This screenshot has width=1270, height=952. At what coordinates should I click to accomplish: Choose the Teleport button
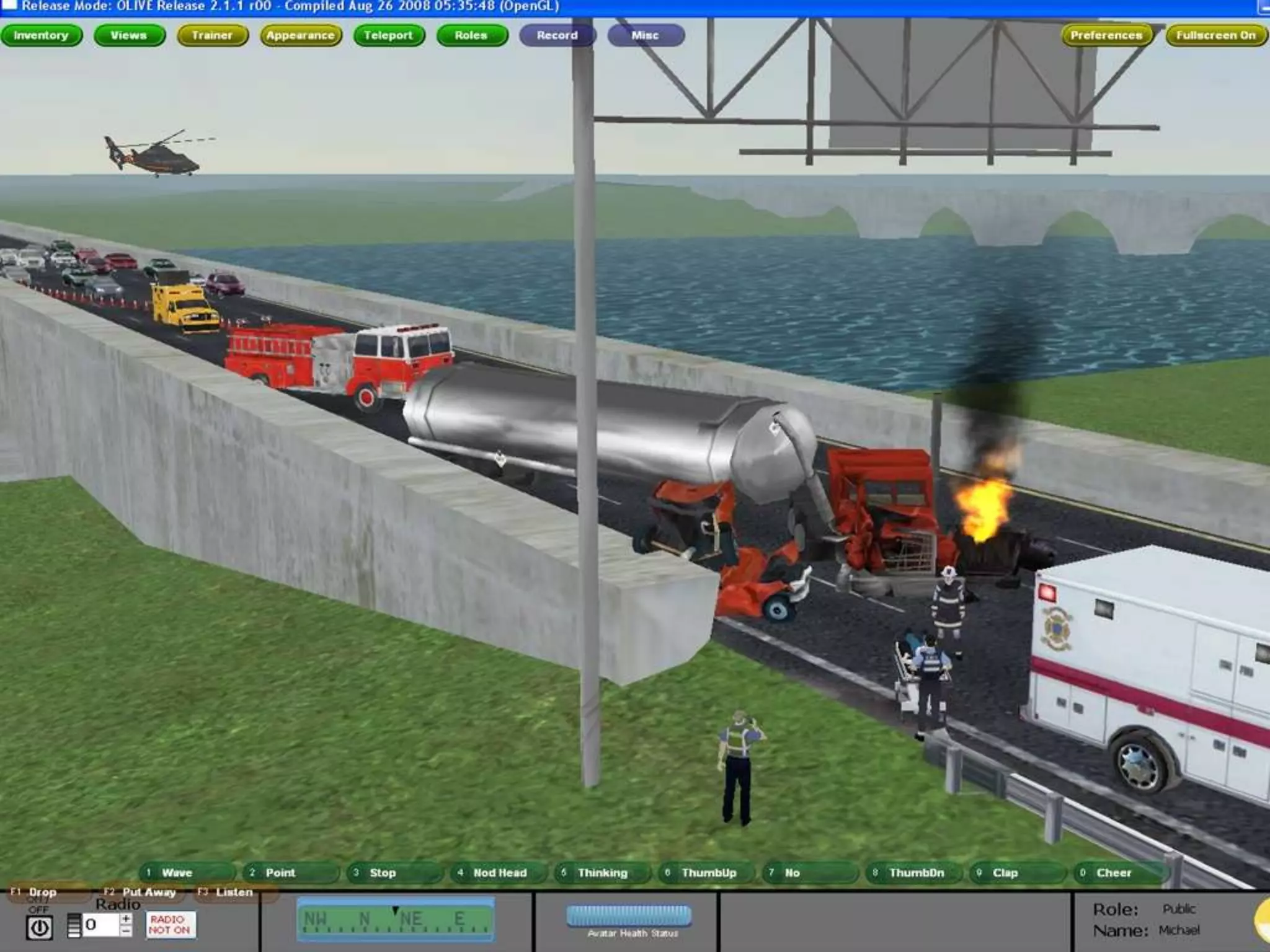(x=389, y=35)
